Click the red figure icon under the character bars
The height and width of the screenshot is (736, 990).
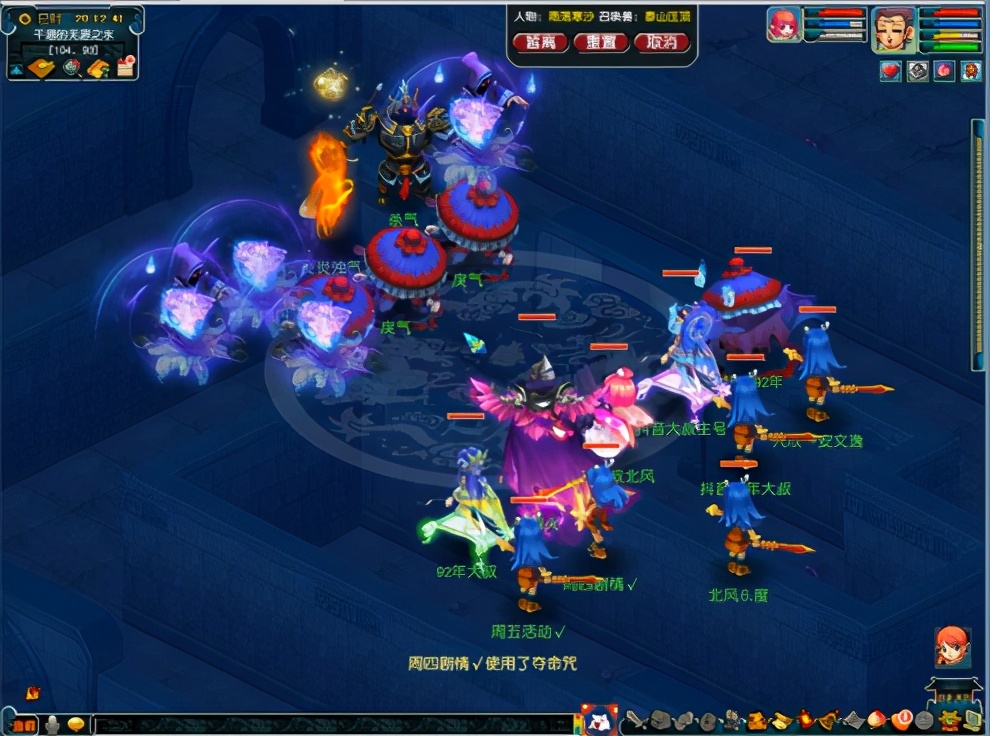pos(971,71)
